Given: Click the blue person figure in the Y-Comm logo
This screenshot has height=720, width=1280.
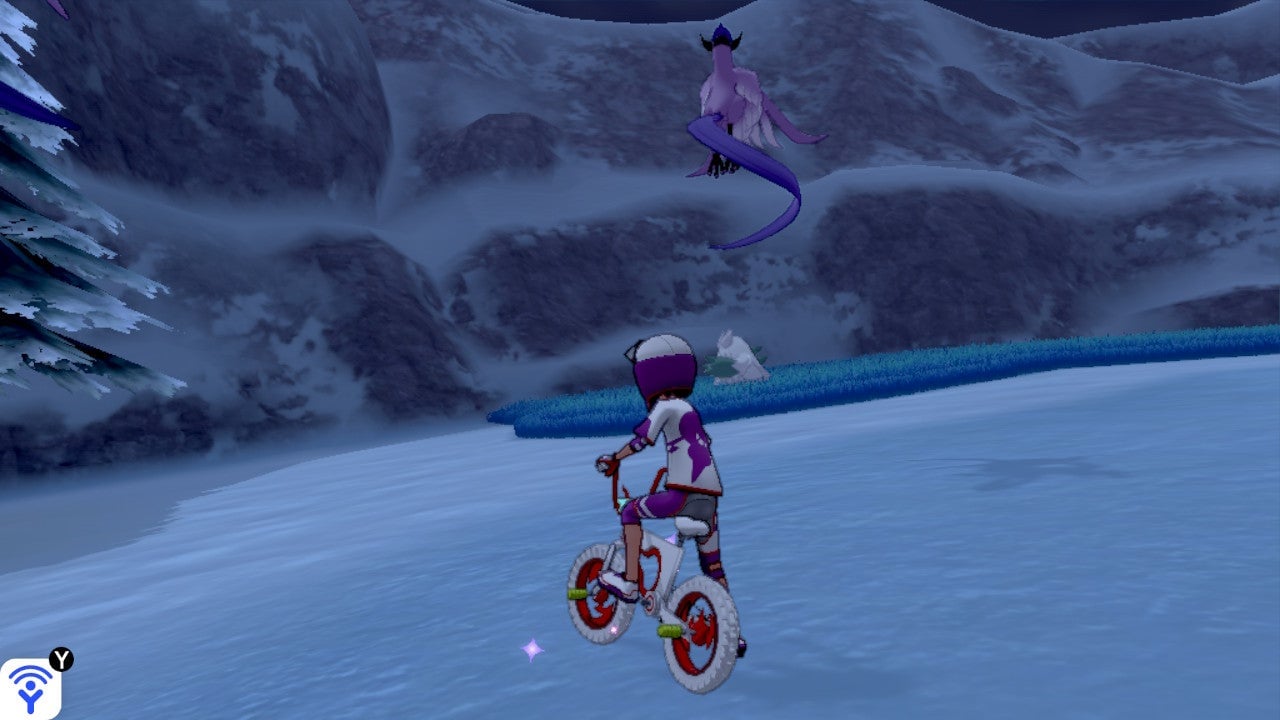Looking at the screenshot, I should (31, 697).
